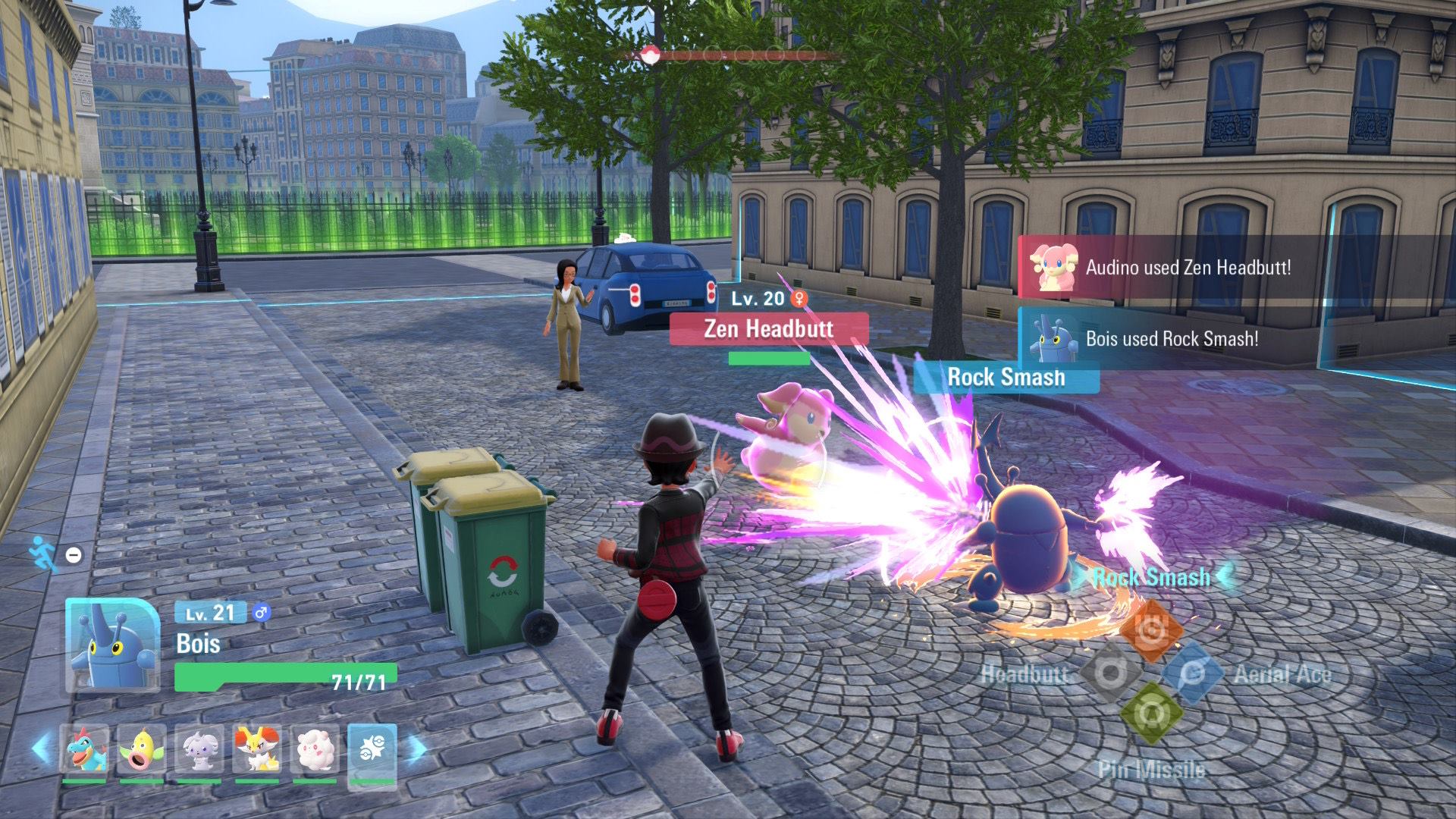Toggle the running figure dash icon
Viewport: 1456px width, 819px height.
(x=43, y=554)
